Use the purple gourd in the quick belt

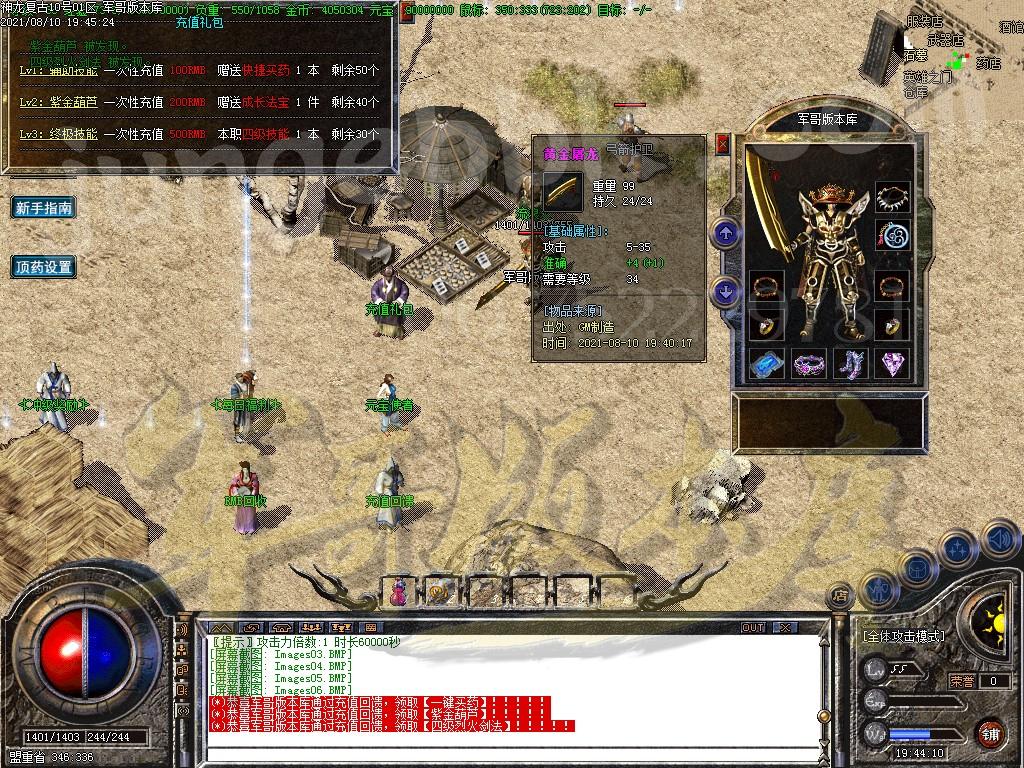click(x=399, y=592)
